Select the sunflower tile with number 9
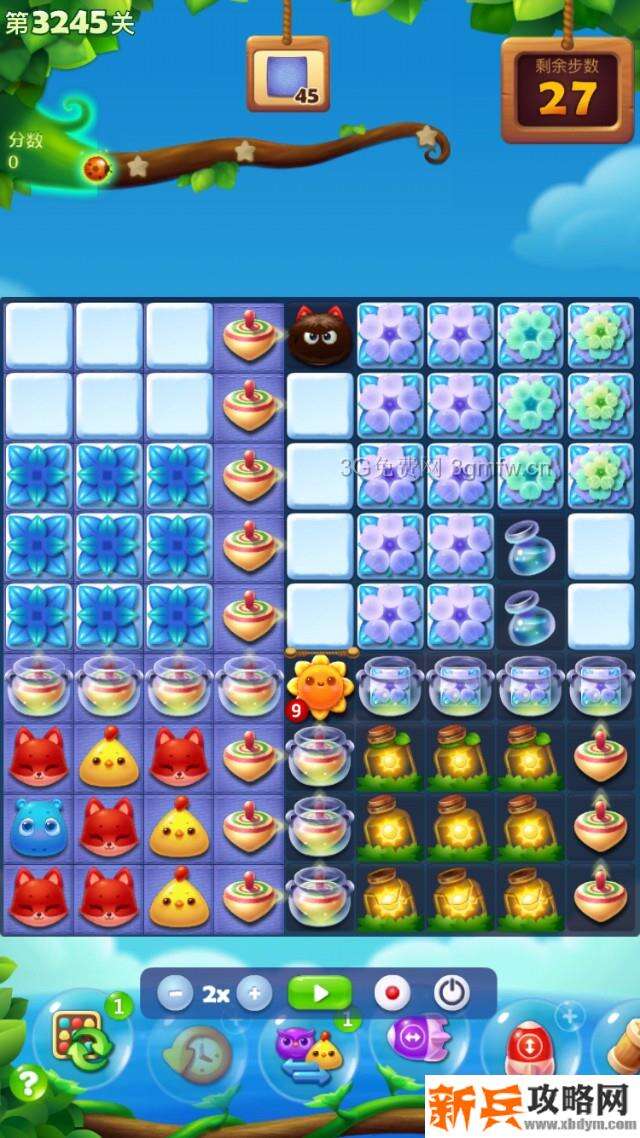 coord(319,687)
